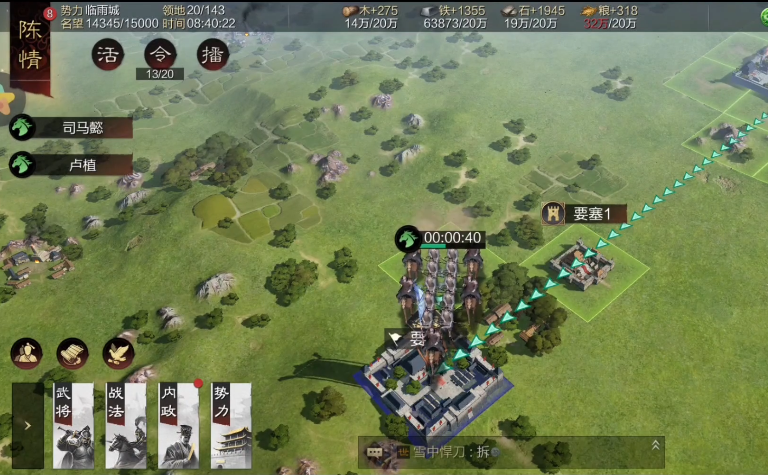Open the 内政 internal affairs card
Screen dimensions: 768x475
tap(179, 425)
